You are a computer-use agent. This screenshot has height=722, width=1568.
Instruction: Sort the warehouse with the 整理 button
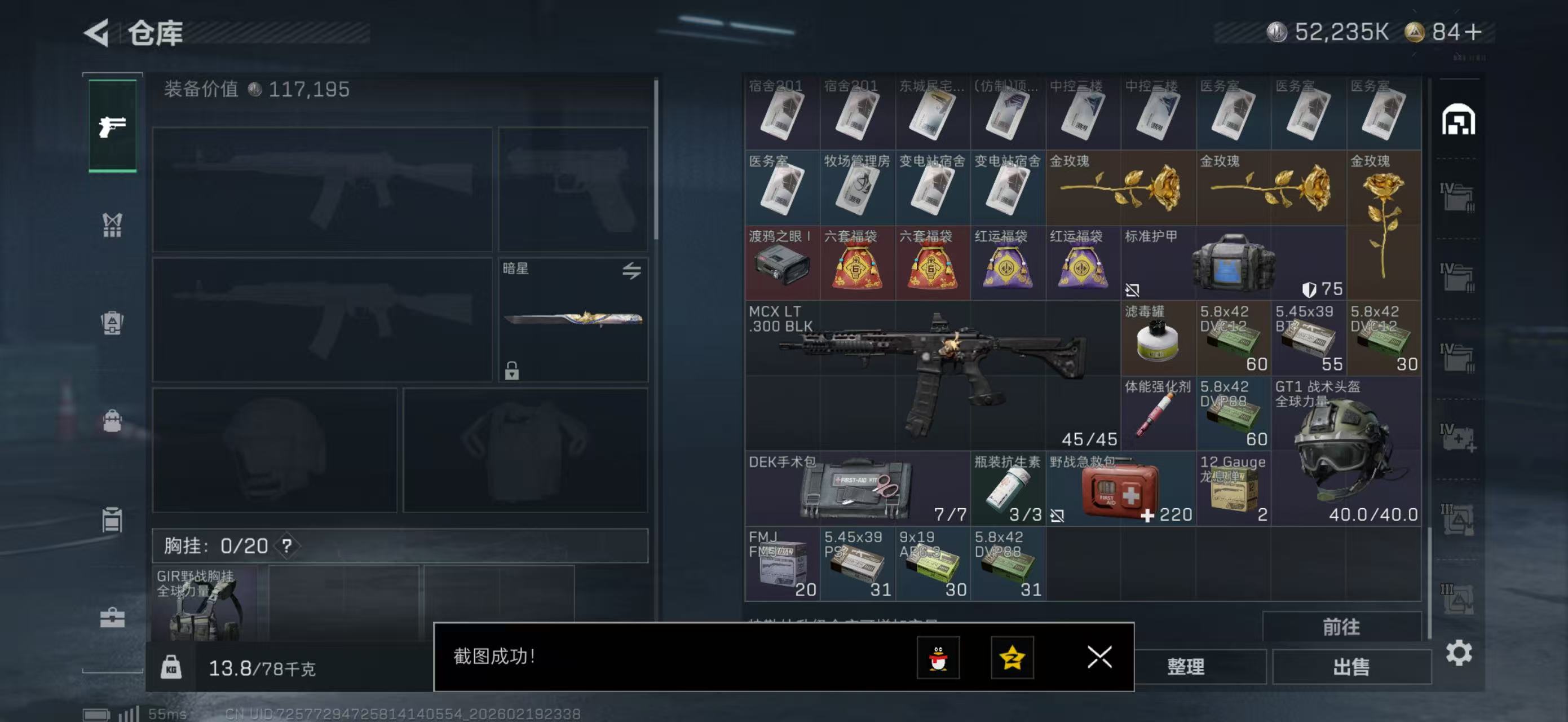(x=1185, y=667)
